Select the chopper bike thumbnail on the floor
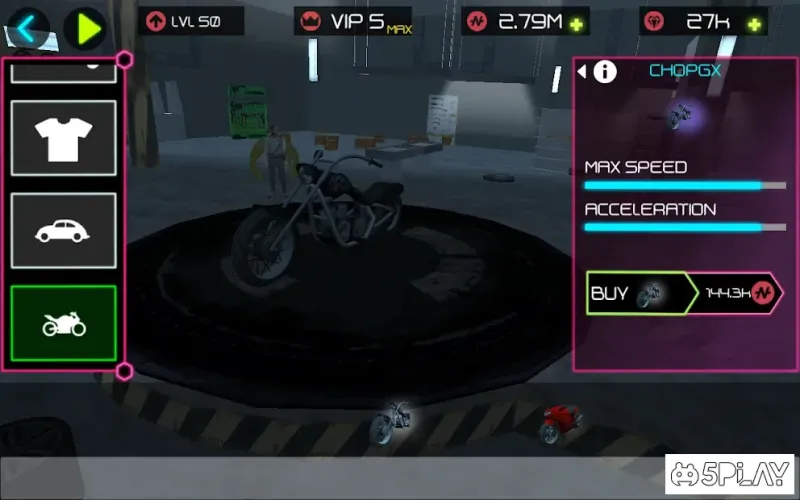 391,422
